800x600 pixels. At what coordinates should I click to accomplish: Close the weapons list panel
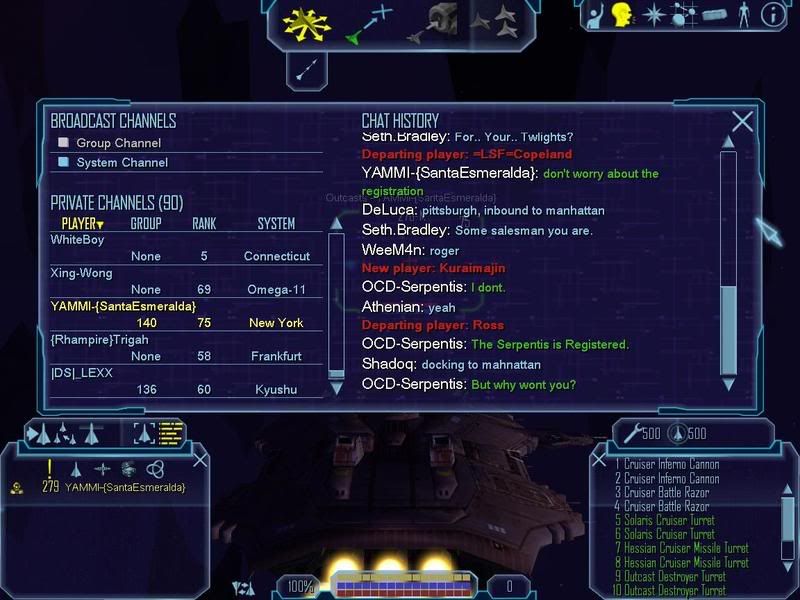click(x=601, y=461)
